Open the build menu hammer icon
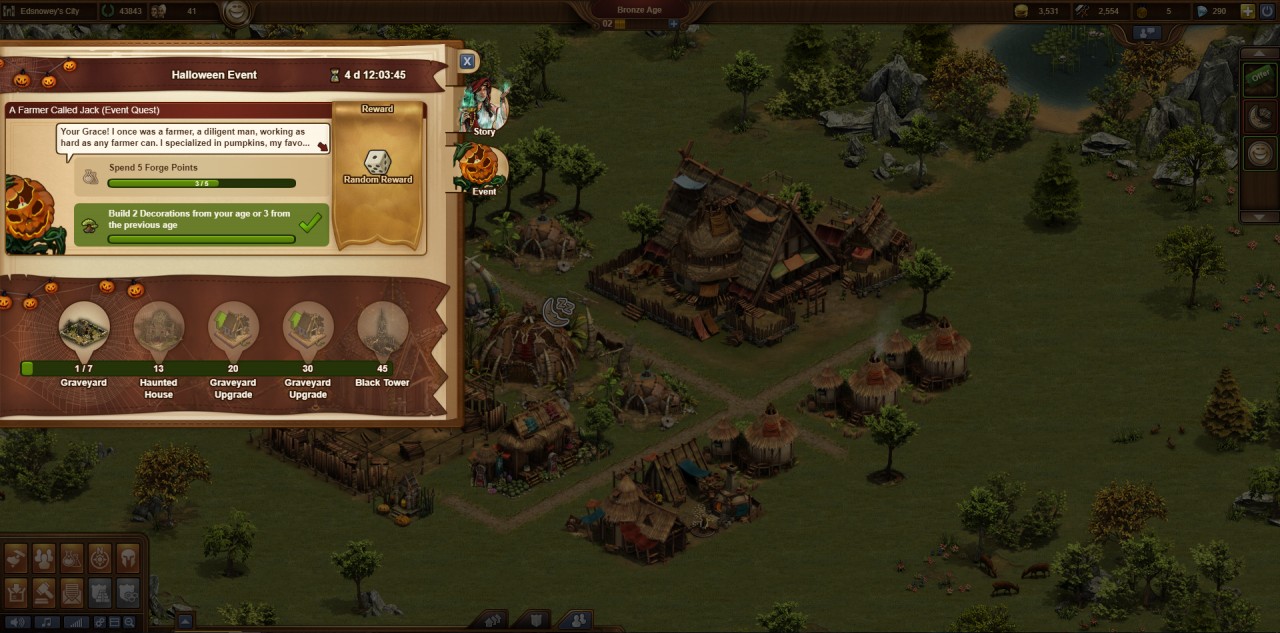1280x633 pixels. coord(43,593)
